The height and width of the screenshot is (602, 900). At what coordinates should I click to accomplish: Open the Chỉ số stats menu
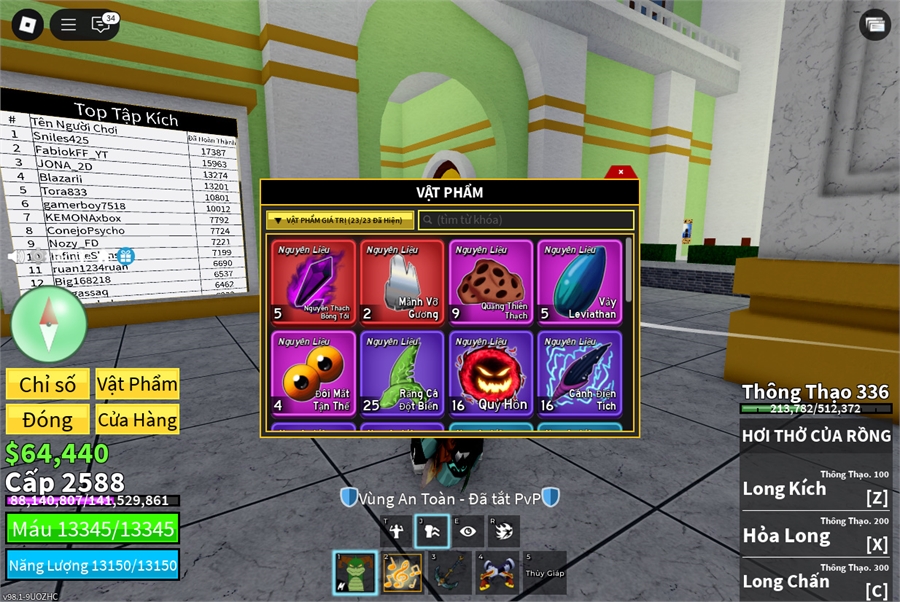(x=47, y=384)
